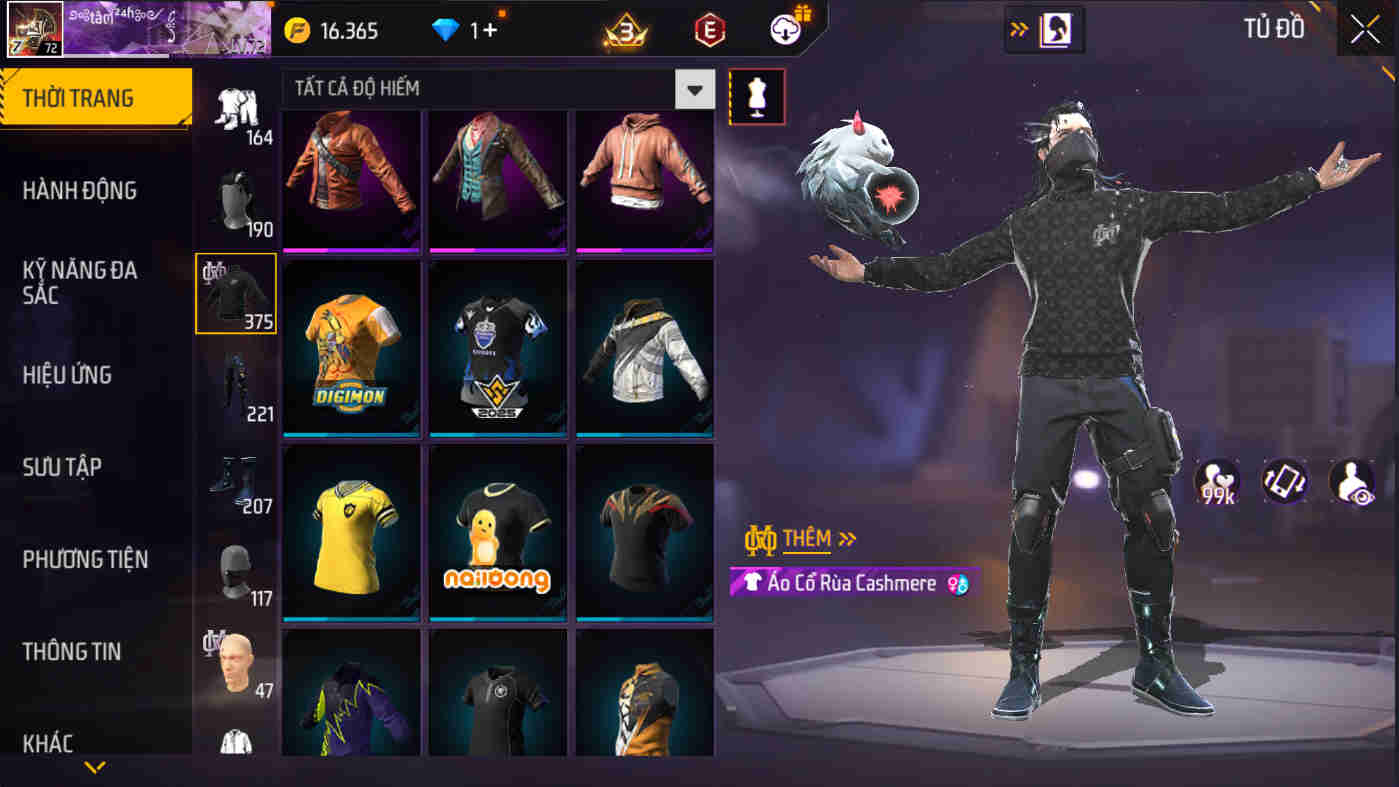Switch to the HÀNH ĐỘNG tab

[x=82, y=190]
